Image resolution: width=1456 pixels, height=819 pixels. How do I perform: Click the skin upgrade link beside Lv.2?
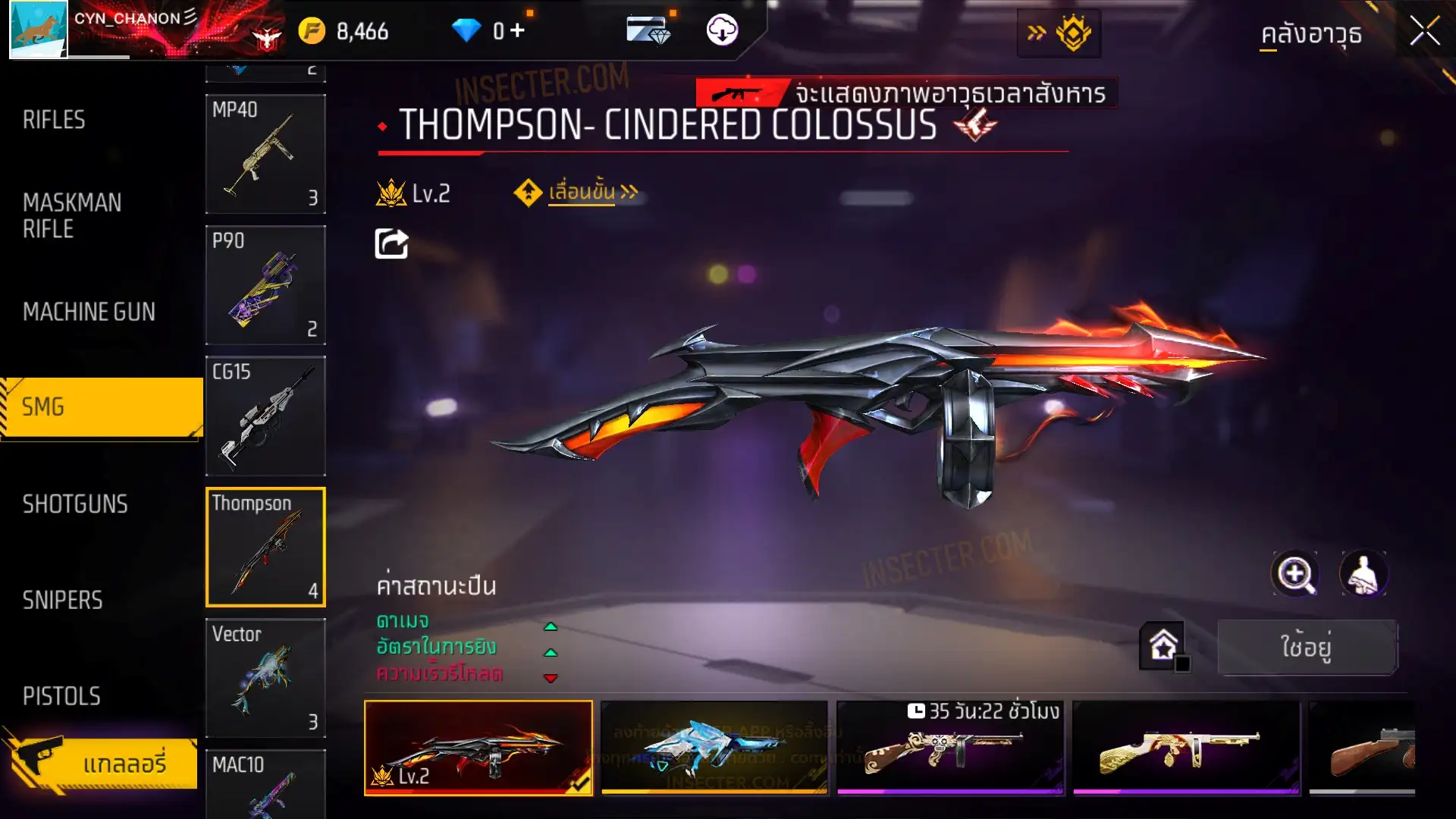coord(582,193)
